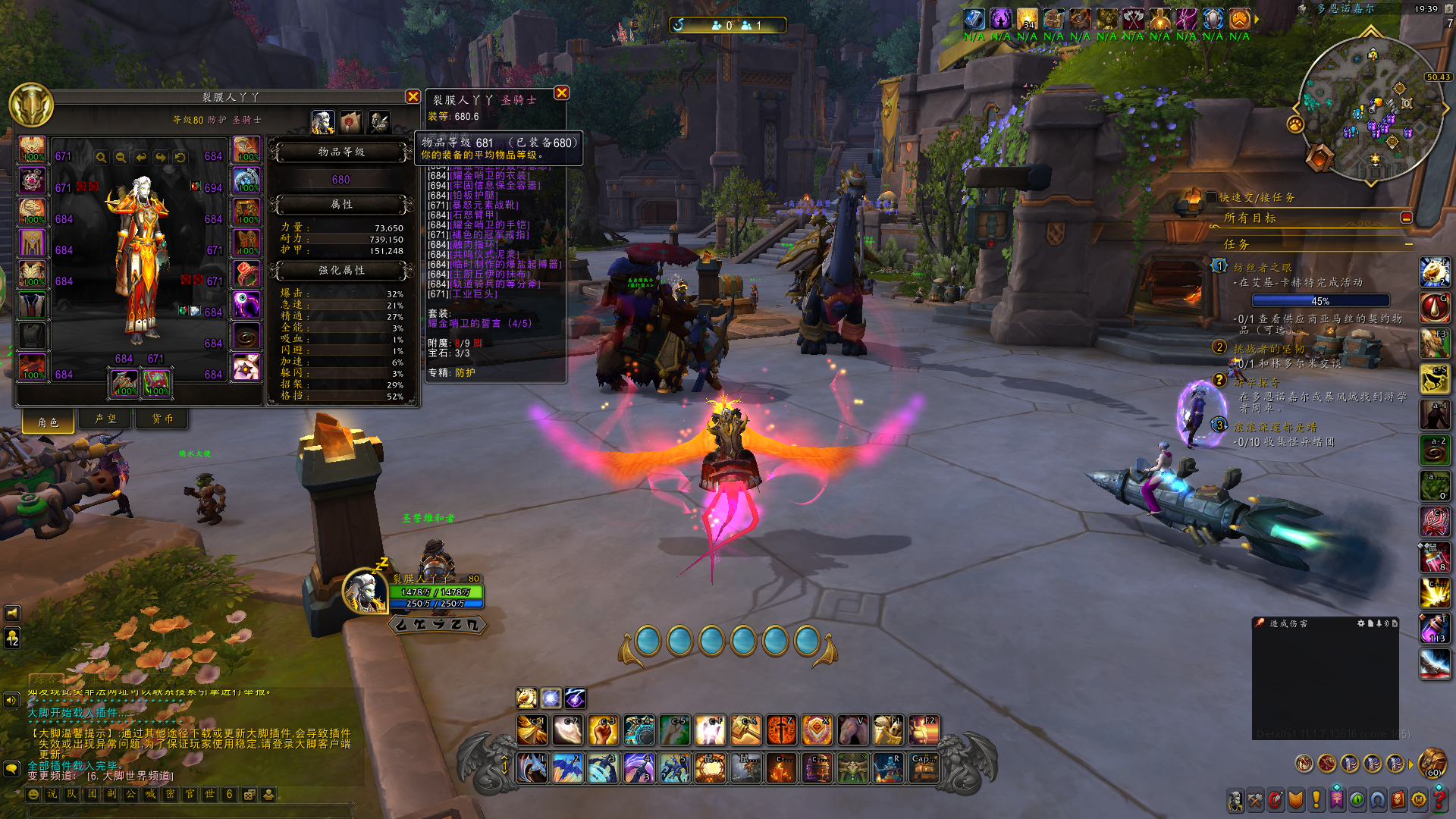Select the 纺丝者之眼 quest entry
This screenshot has height=819, width=1456.
(x=1262, y=268)
